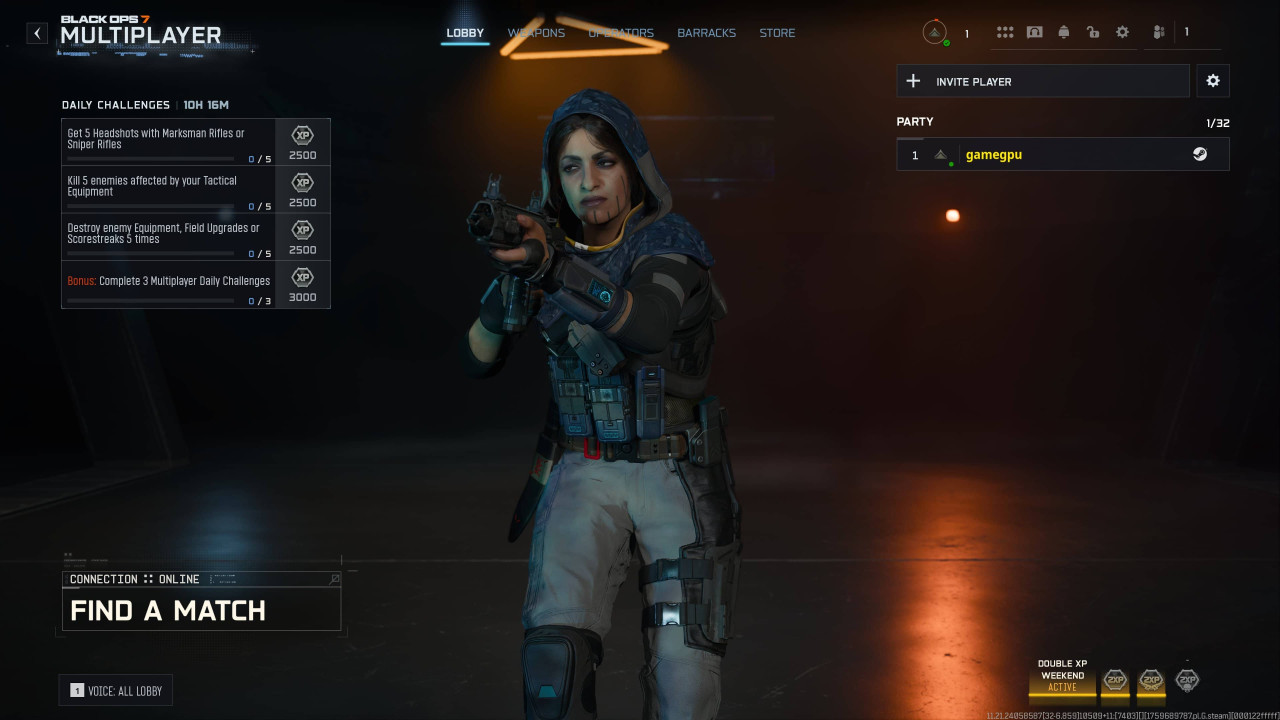Image resolution: width=1280 pixels, height=720 pixels.
Task: Toggle the party privacy padlock icon
Action: click(1093, 33)
